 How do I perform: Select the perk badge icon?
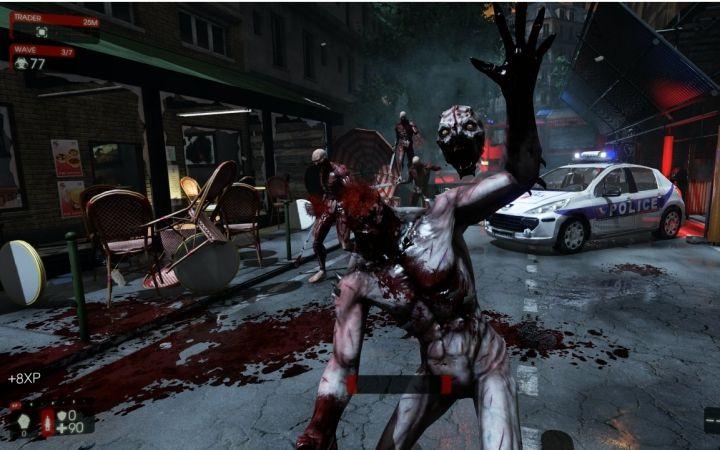click(x=24, y=423)
